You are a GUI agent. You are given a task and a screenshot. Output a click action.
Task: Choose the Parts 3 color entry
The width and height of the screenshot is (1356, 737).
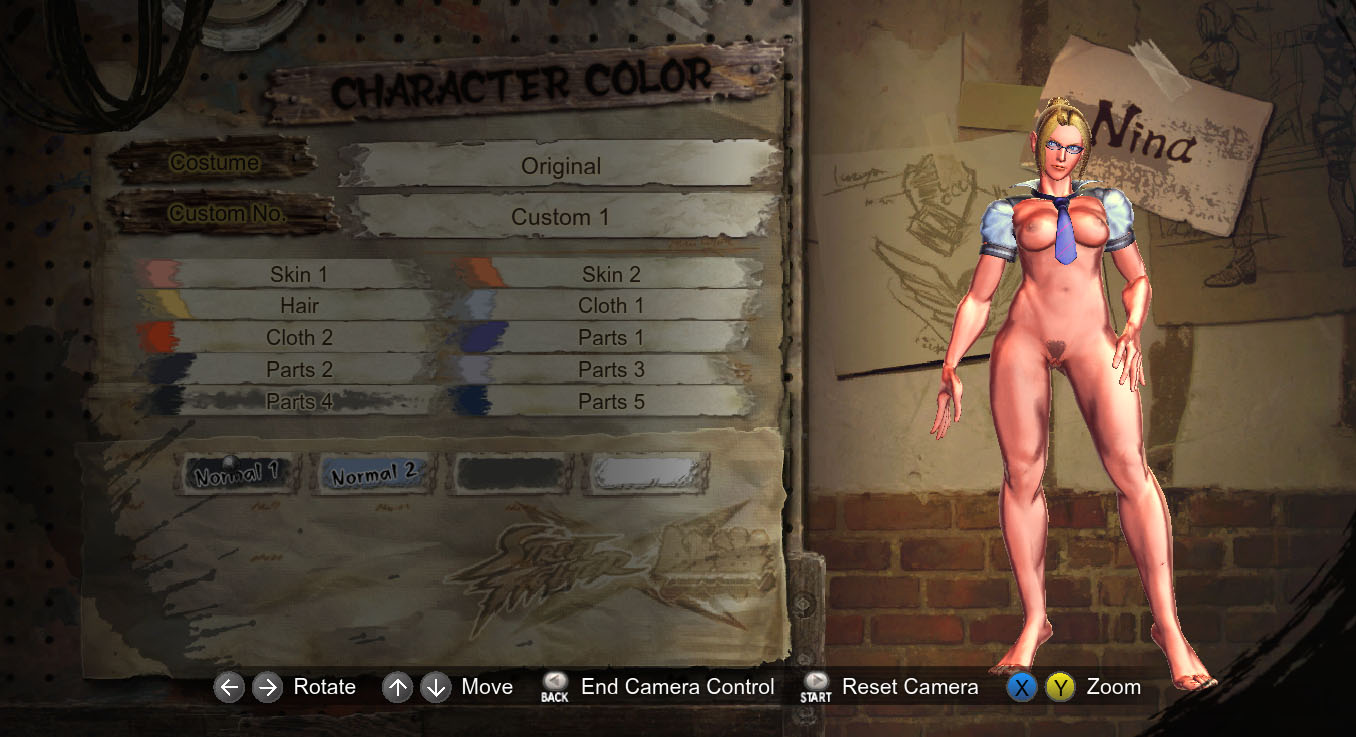610,370
